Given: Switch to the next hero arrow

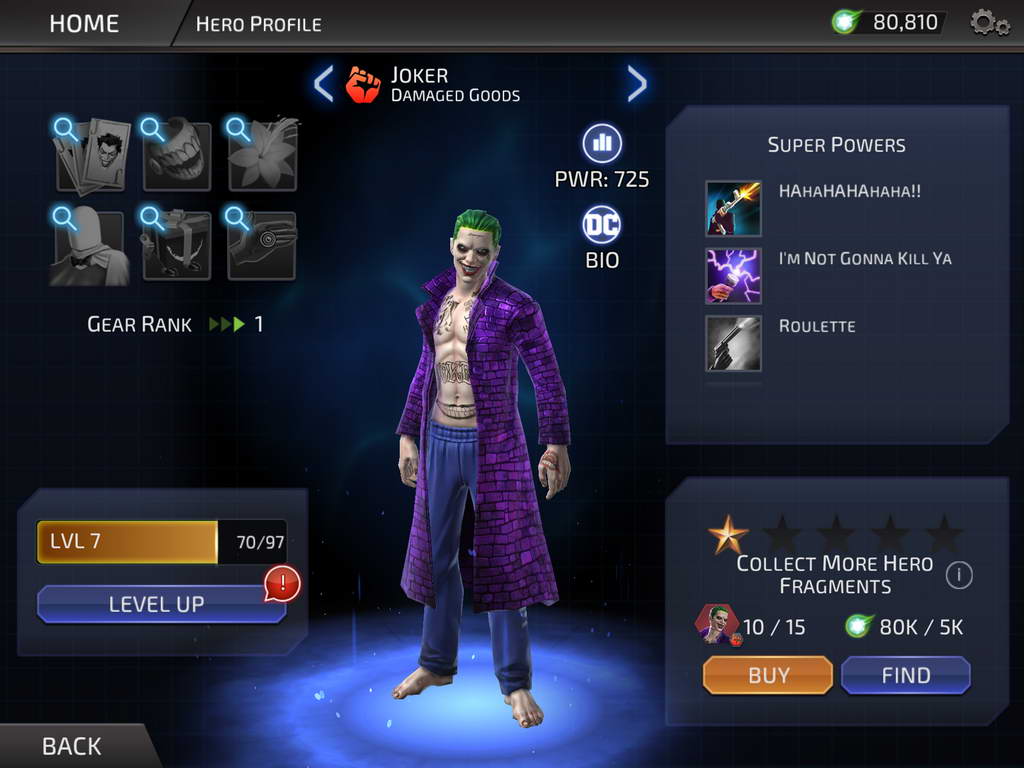Looking at the screenshot, I should point(637,84).
